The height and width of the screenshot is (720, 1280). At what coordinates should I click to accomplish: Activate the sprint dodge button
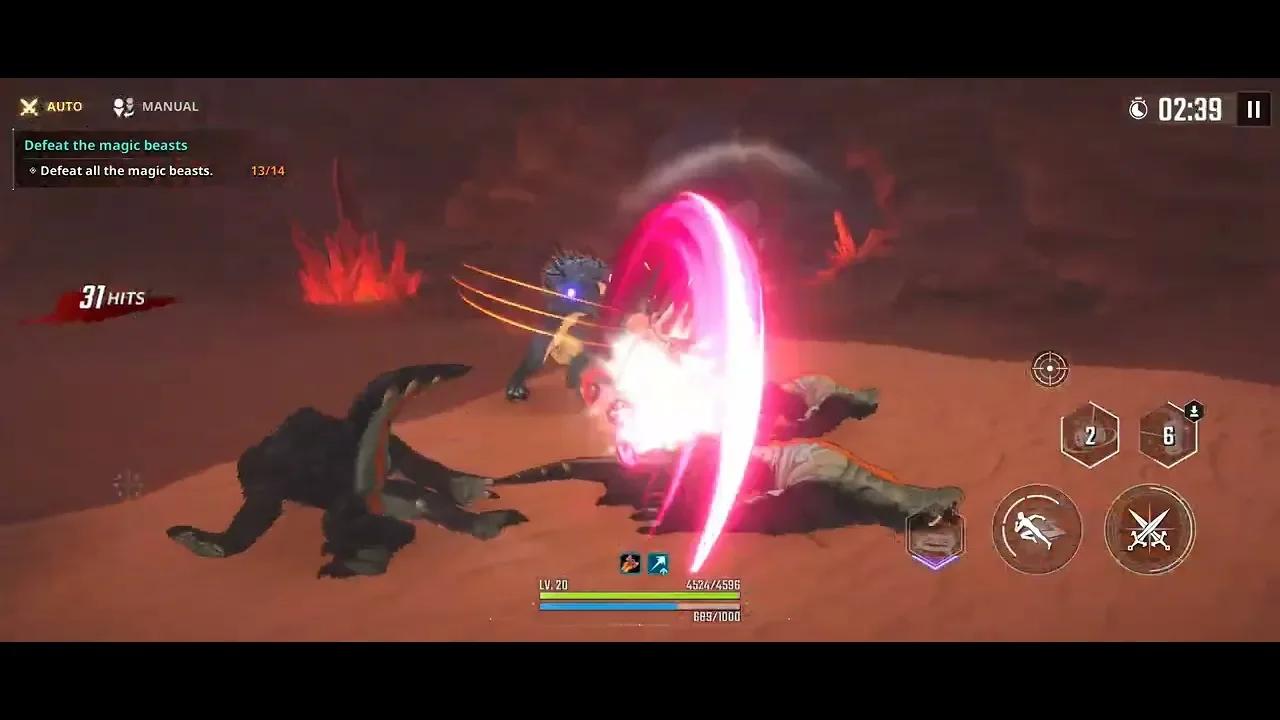pos(1037,530)
